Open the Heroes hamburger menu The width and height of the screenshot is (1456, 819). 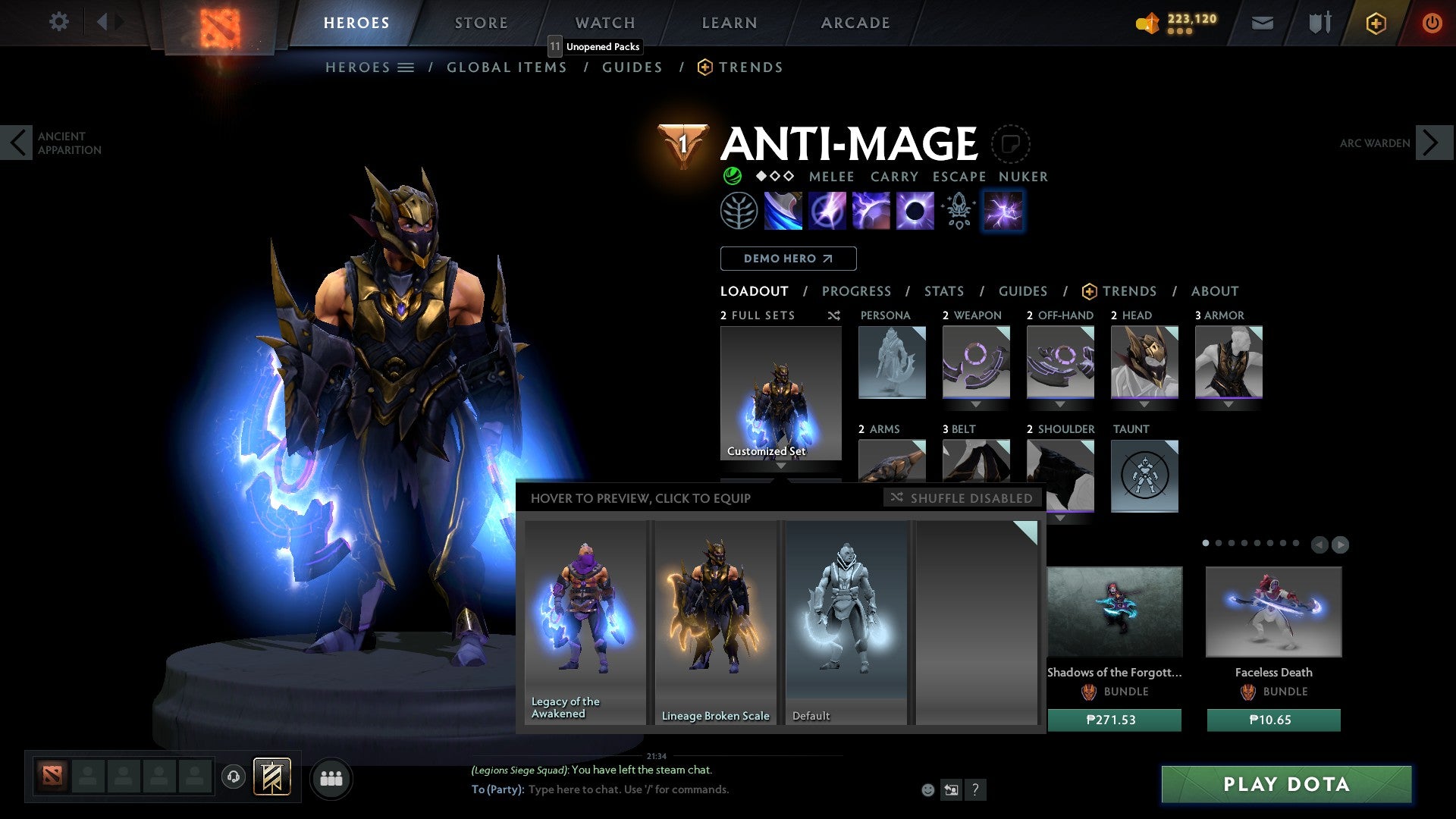point(406,67)
